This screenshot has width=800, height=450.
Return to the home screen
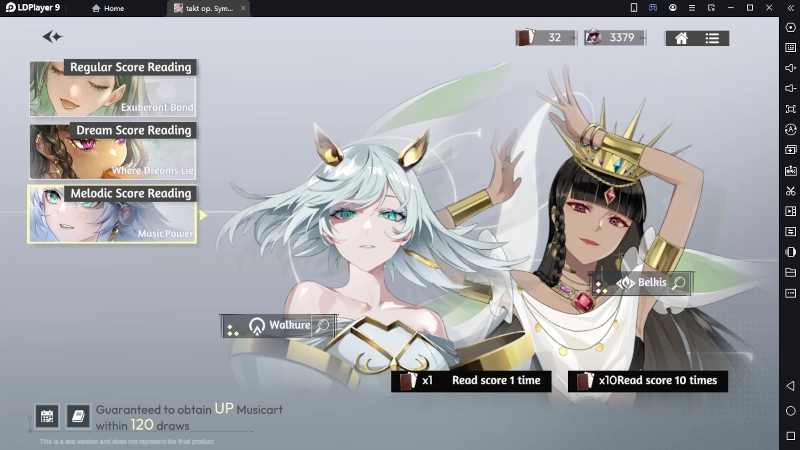click(x=681, y=38)
